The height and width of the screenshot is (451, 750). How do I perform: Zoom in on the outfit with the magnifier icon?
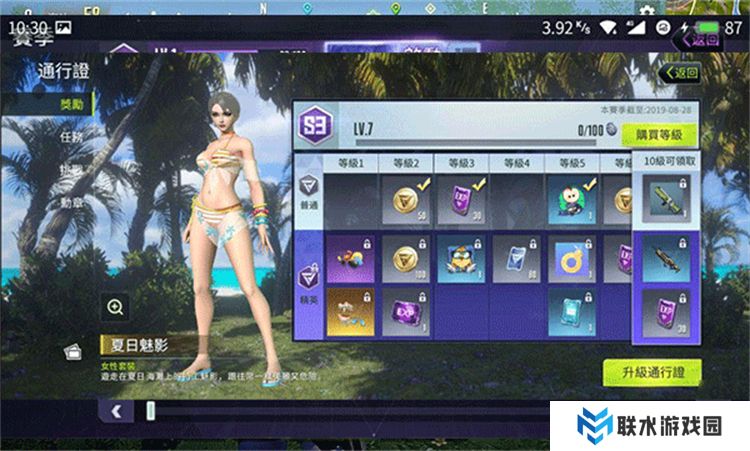116,307
